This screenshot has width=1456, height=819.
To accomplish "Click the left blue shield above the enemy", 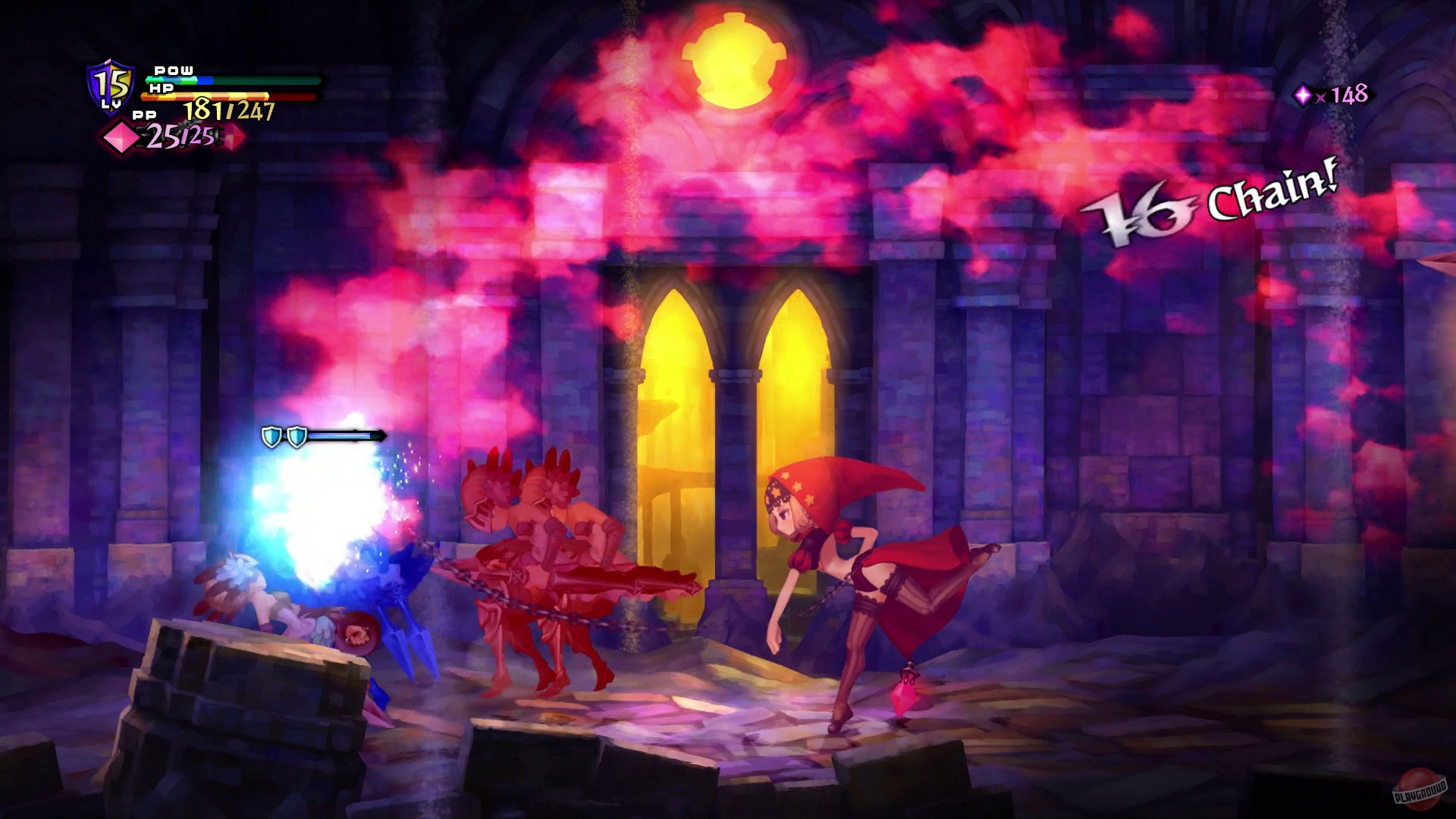I will click(x=271, y=435).
